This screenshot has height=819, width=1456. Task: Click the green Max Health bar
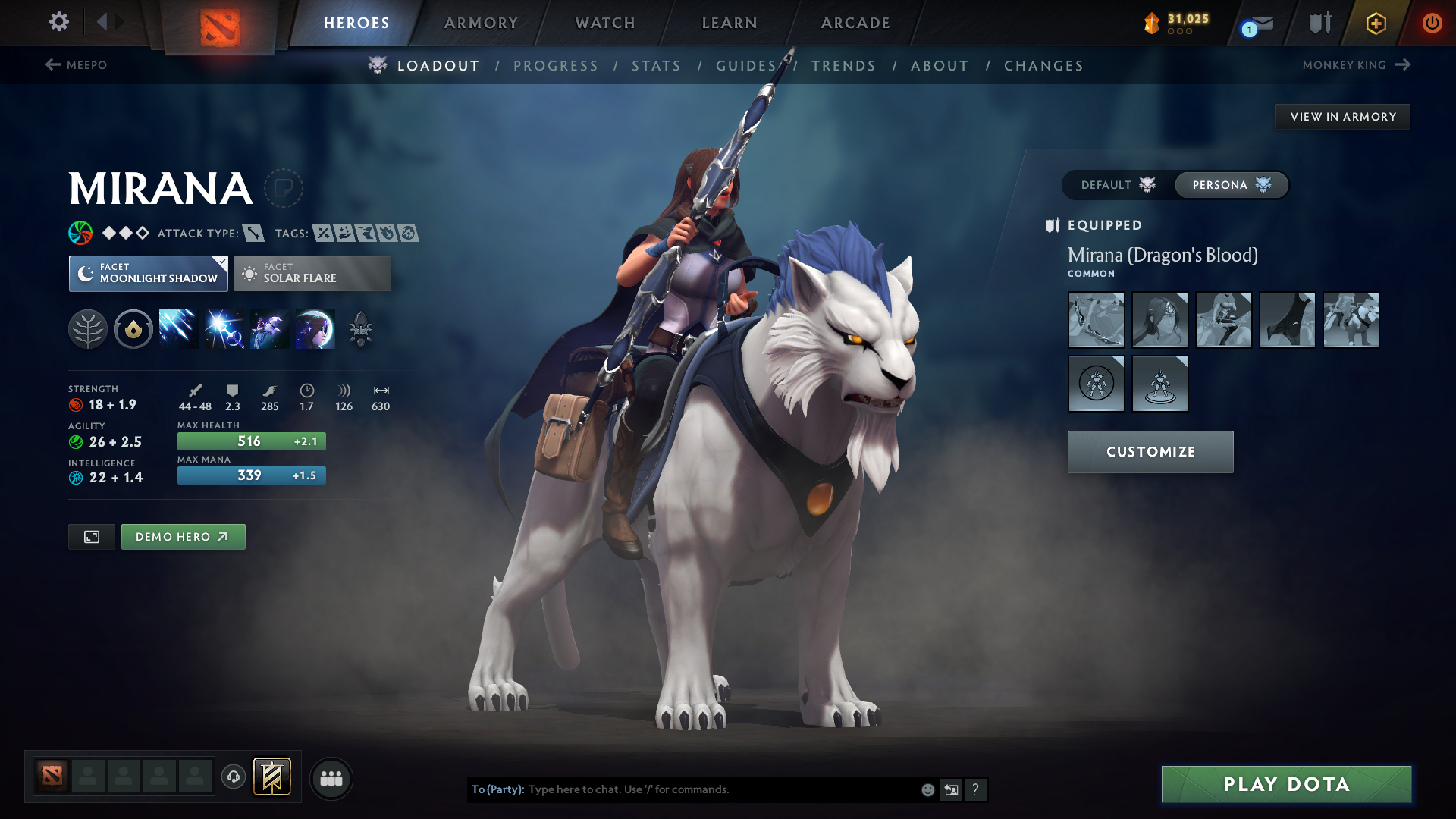coord(251,441)
